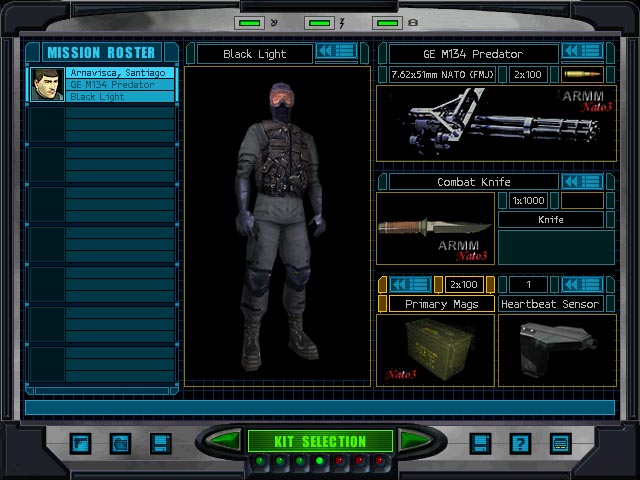The width and height of the screenshot is (640, 480).
Task: Click the Heartbeat Sensor image
Action: pos(556,350)
